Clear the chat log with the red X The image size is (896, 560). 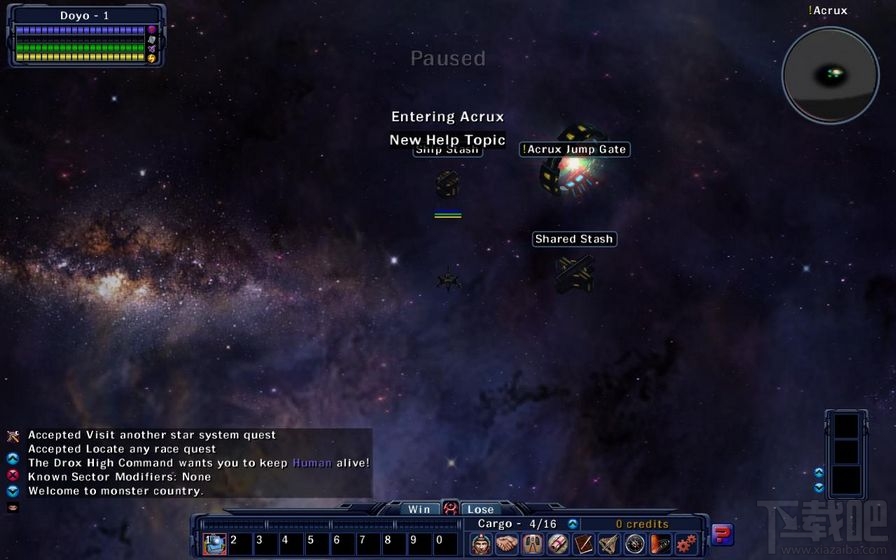pos(13,477)
